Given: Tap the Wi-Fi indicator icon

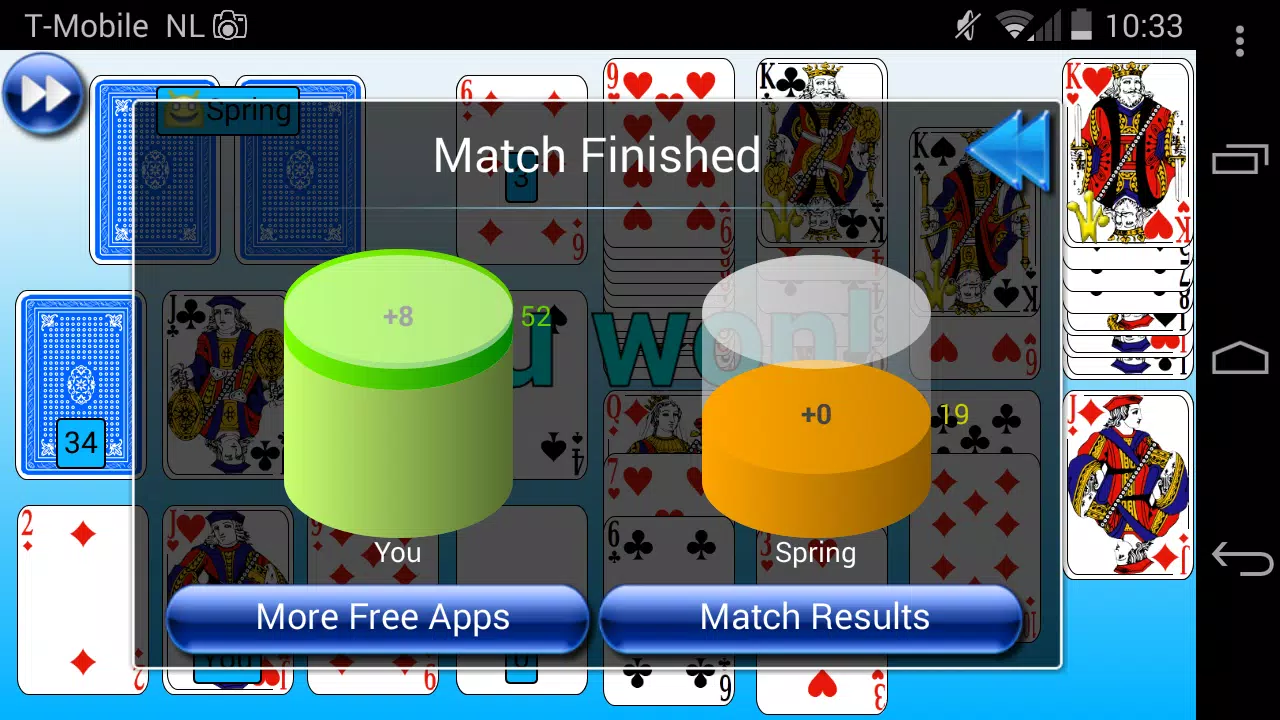Looking at the screenshot, I should [1013, 25].
